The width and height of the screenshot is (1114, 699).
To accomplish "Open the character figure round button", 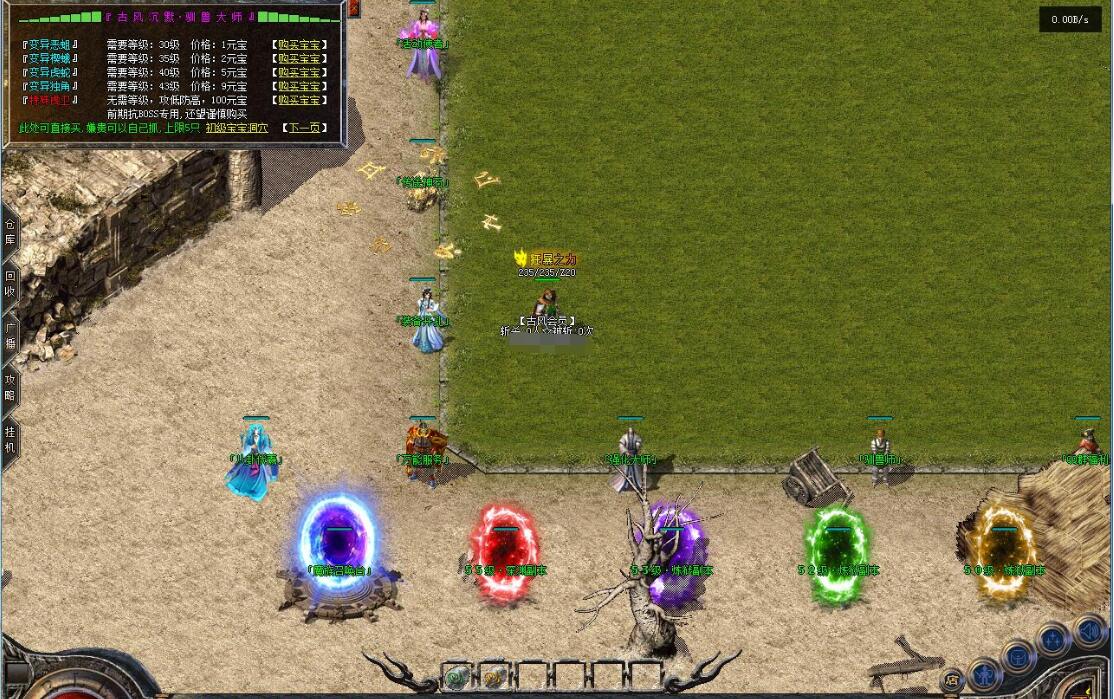I will point(984,673).
